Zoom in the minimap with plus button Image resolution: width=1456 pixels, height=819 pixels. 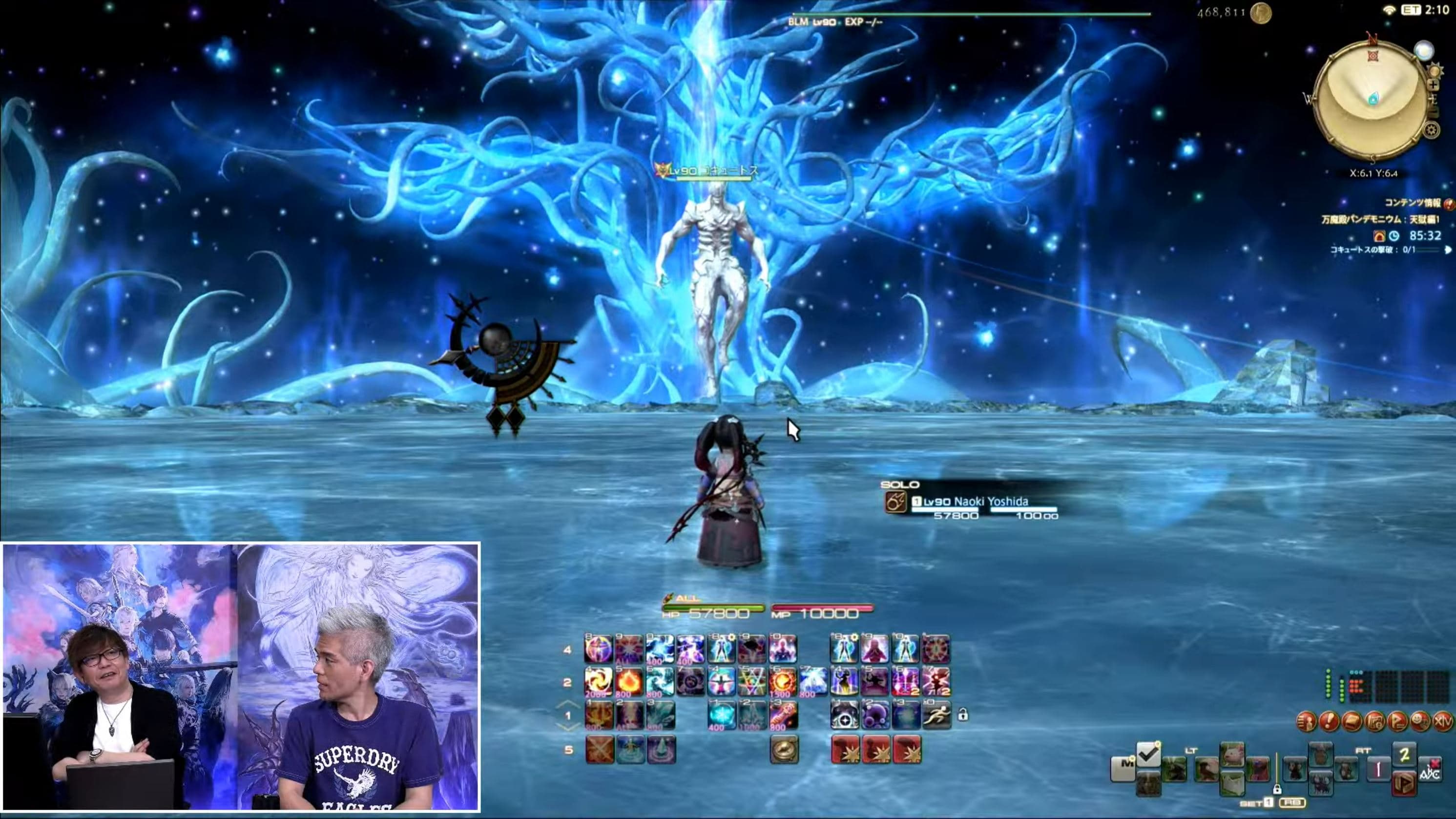(1434, 85)
